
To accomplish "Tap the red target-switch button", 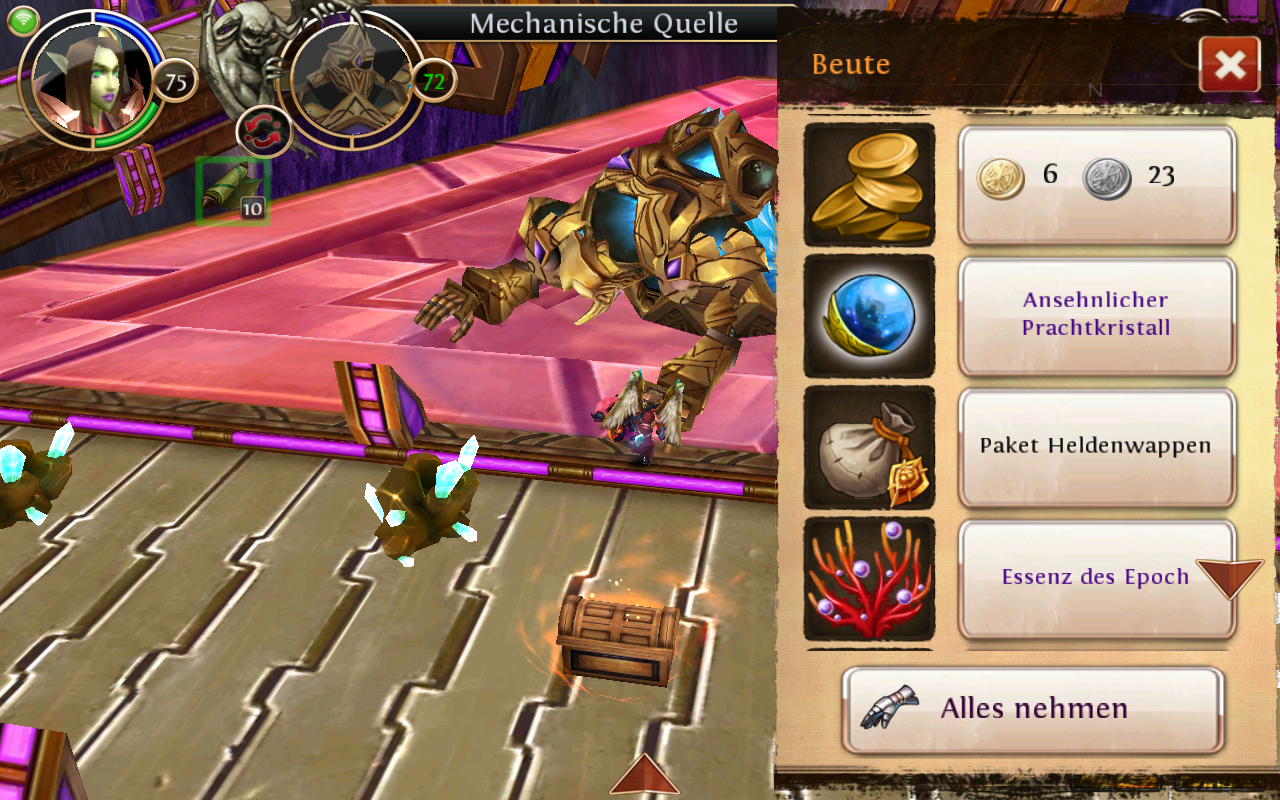I will click(264, 132).
